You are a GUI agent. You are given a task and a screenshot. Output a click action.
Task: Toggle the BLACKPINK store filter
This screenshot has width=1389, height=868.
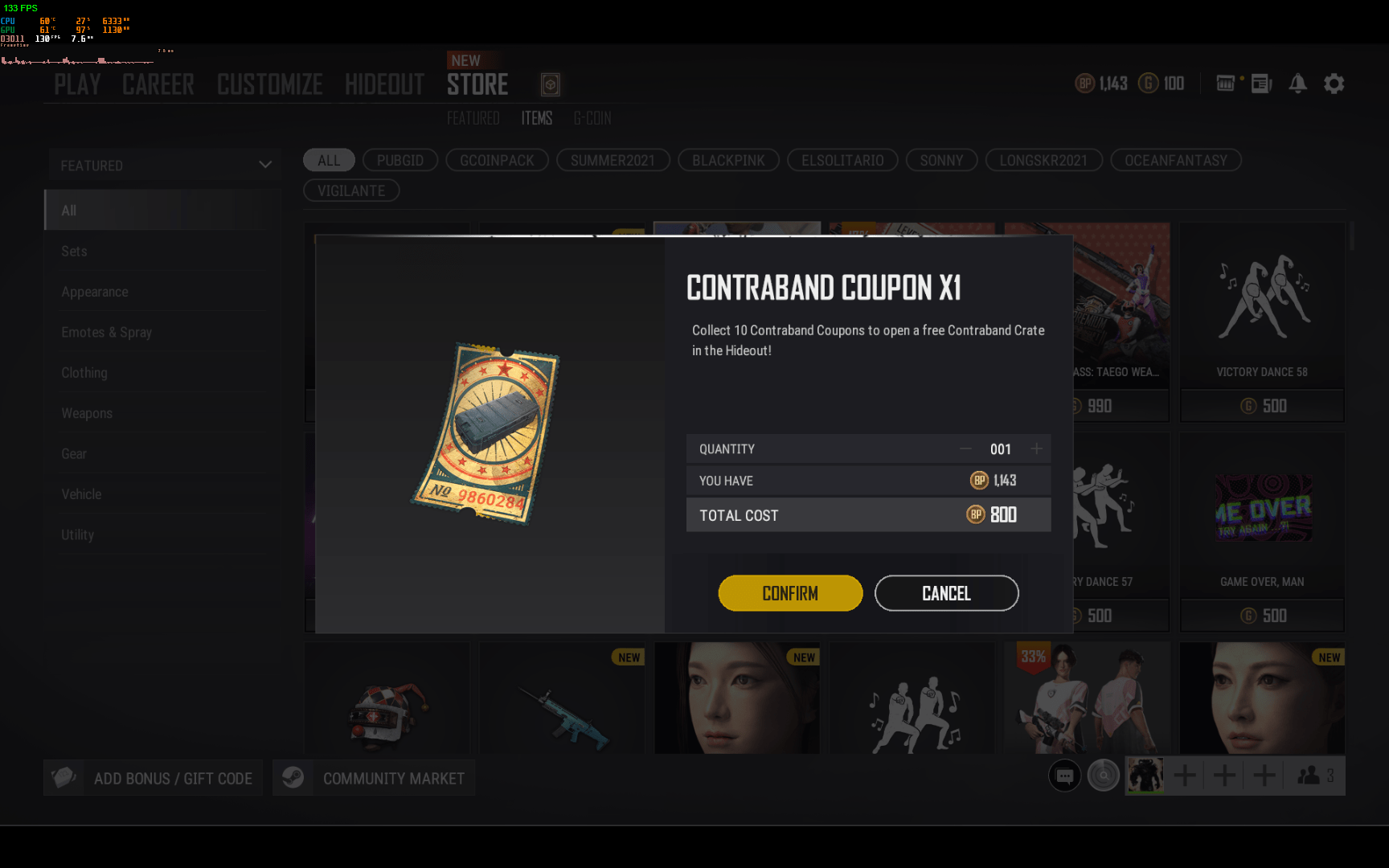728,160
